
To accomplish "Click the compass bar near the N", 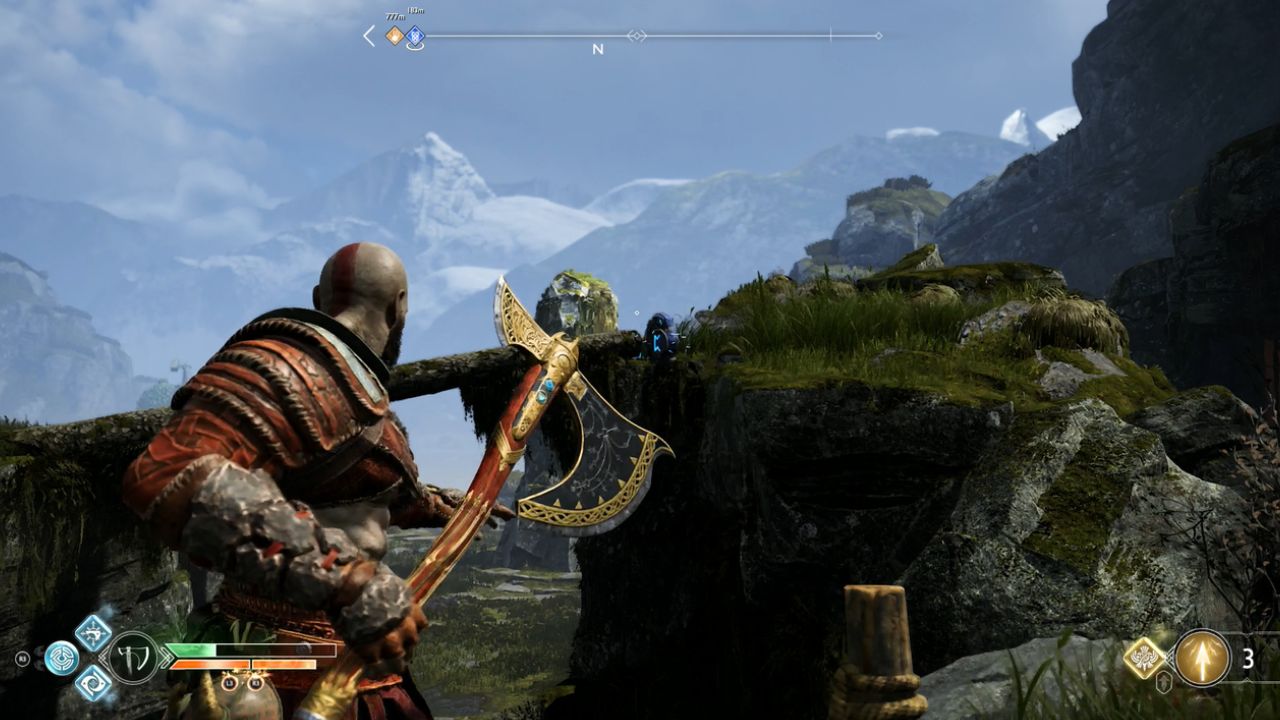I will pyautogui.click(x=598, y=37).
